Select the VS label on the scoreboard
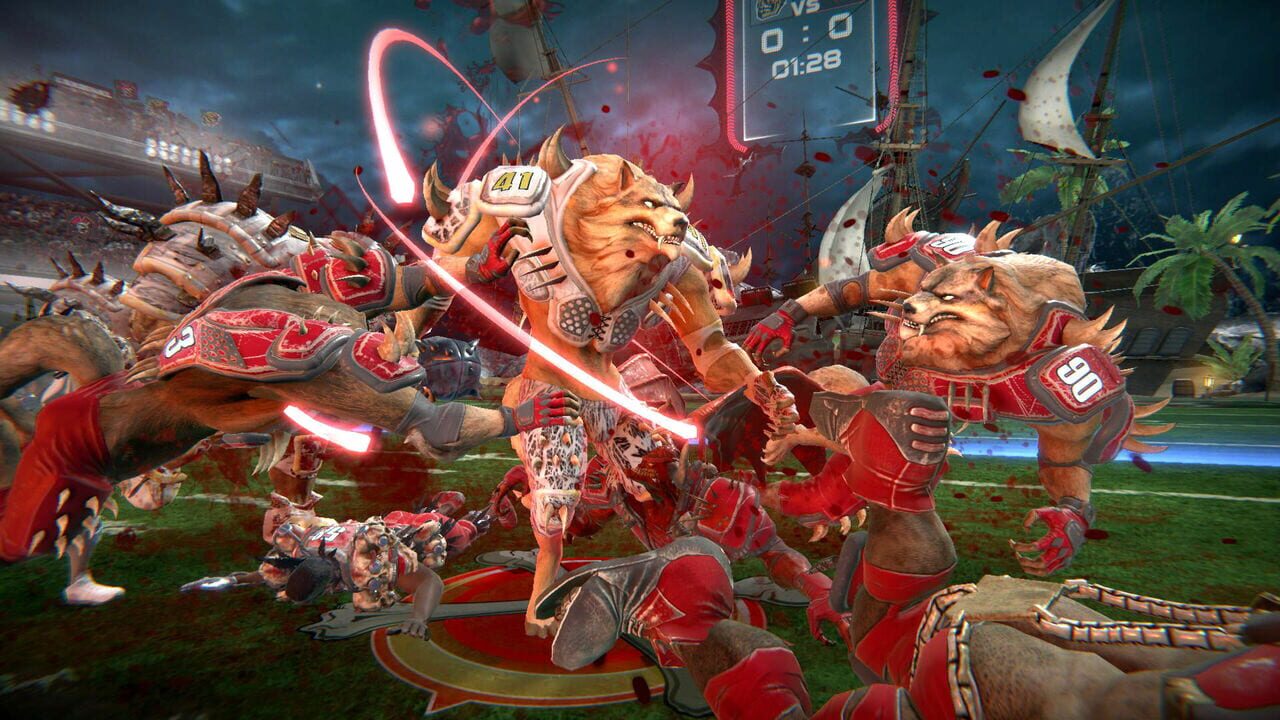This screenshot has height=720, width=1280. coord(806,5)
